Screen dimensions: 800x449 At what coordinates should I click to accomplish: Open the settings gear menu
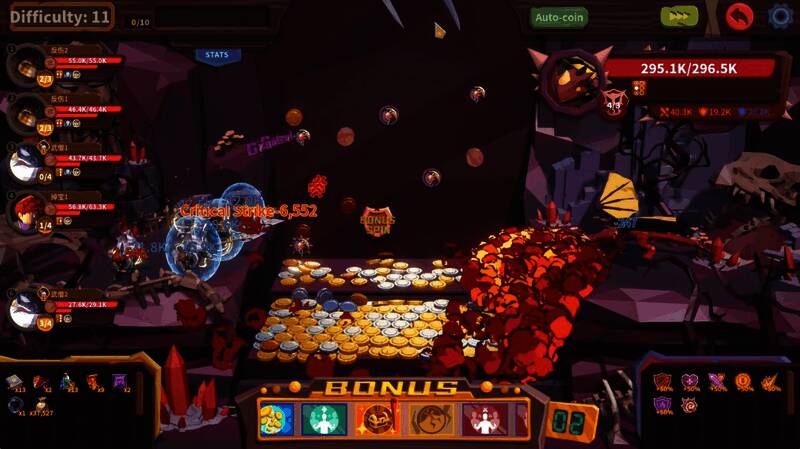[780, 16]
